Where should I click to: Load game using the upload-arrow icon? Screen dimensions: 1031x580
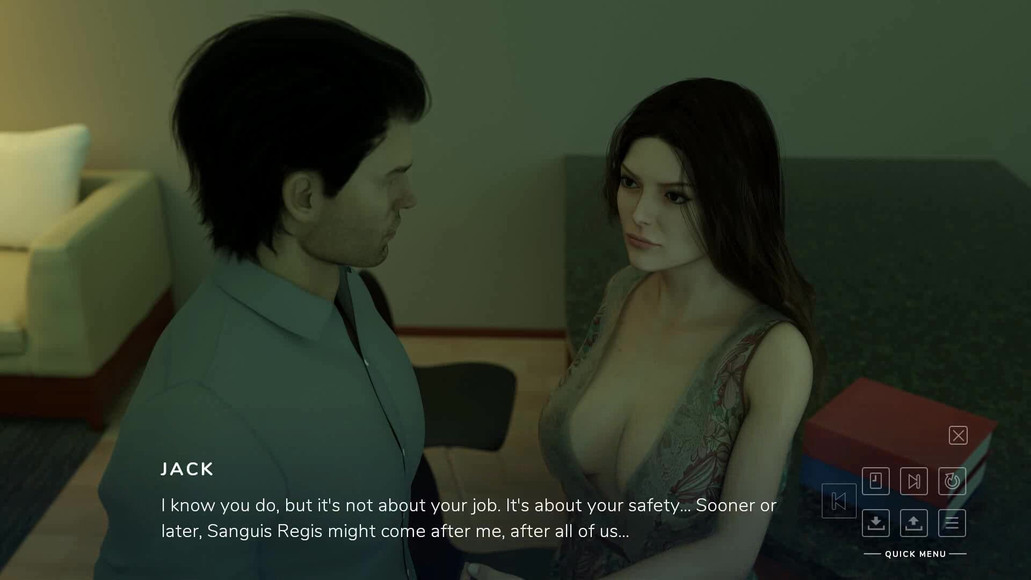913,522
